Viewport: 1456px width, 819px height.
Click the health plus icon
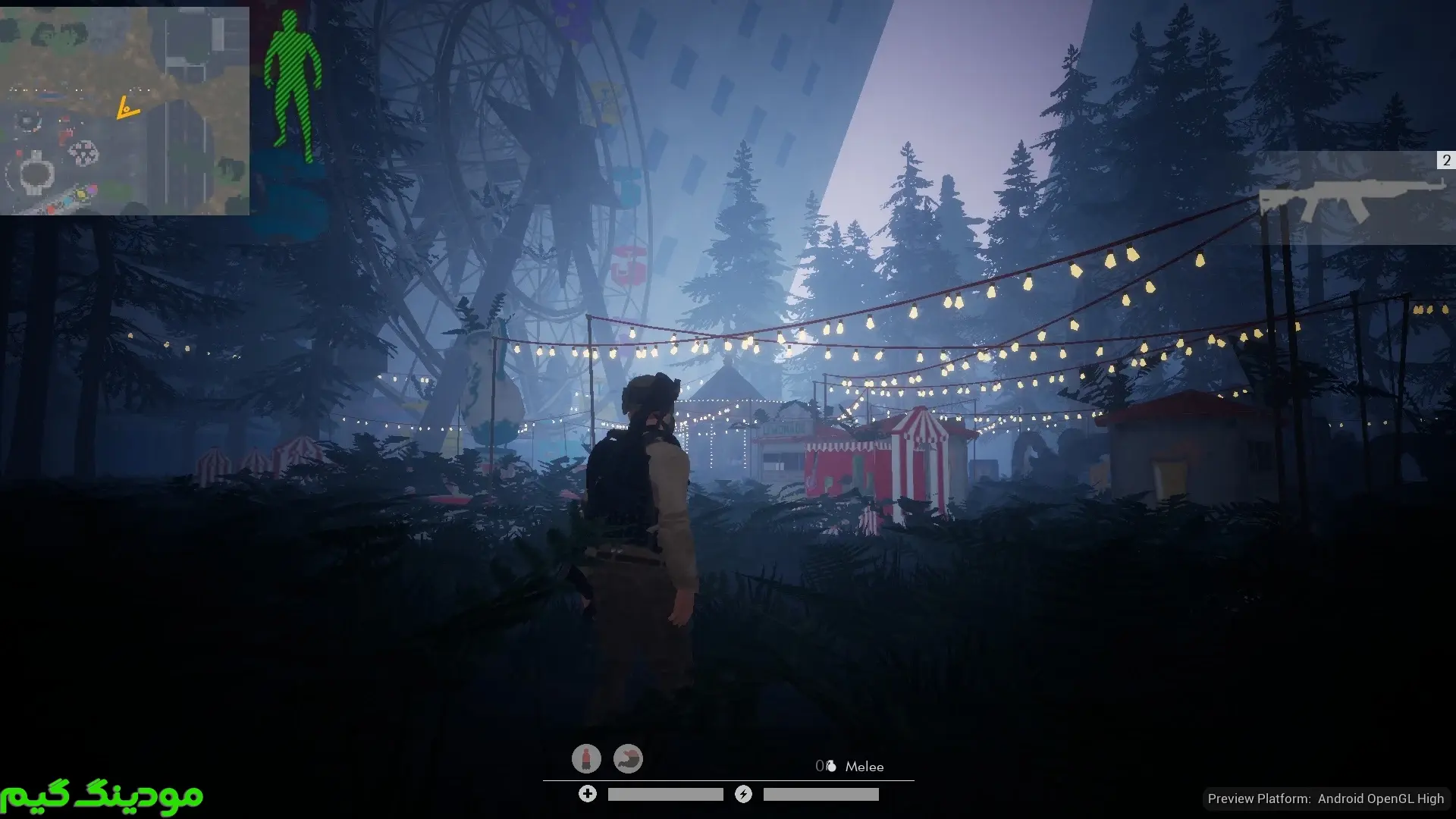pos(588,794)
